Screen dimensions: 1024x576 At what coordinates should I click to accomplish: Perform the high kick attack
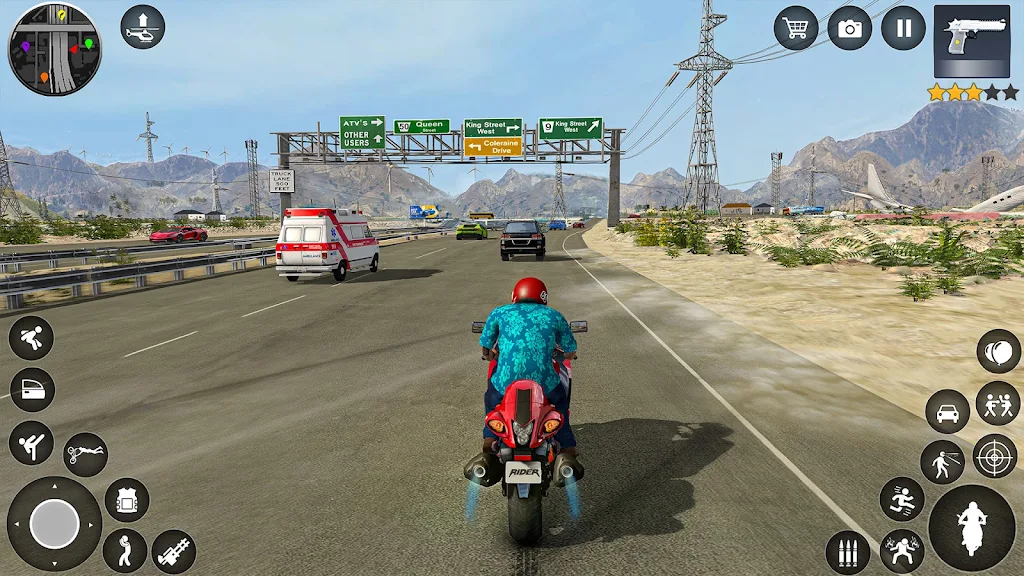(x=31, y=442)
